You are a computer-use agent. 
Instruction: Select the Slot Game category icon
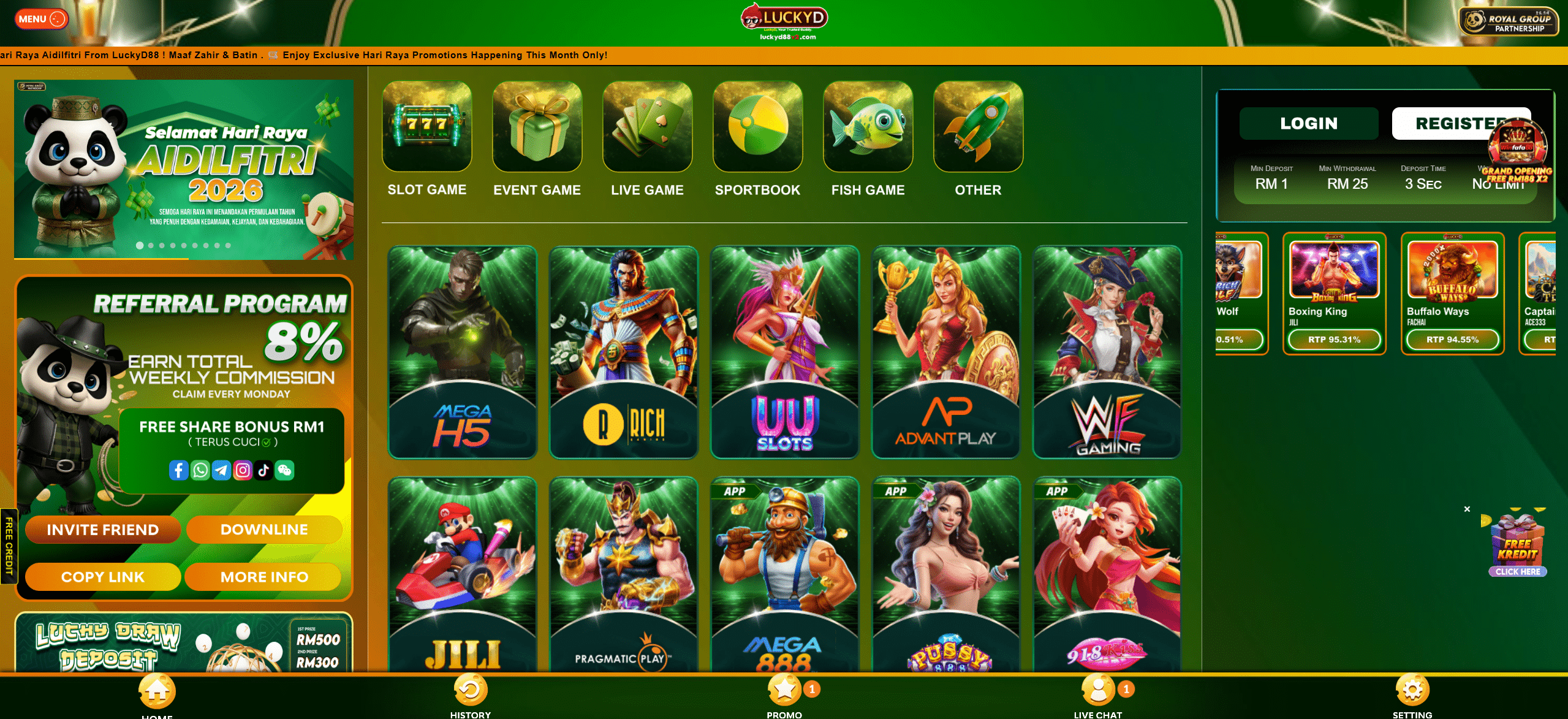tap(426, 127)
